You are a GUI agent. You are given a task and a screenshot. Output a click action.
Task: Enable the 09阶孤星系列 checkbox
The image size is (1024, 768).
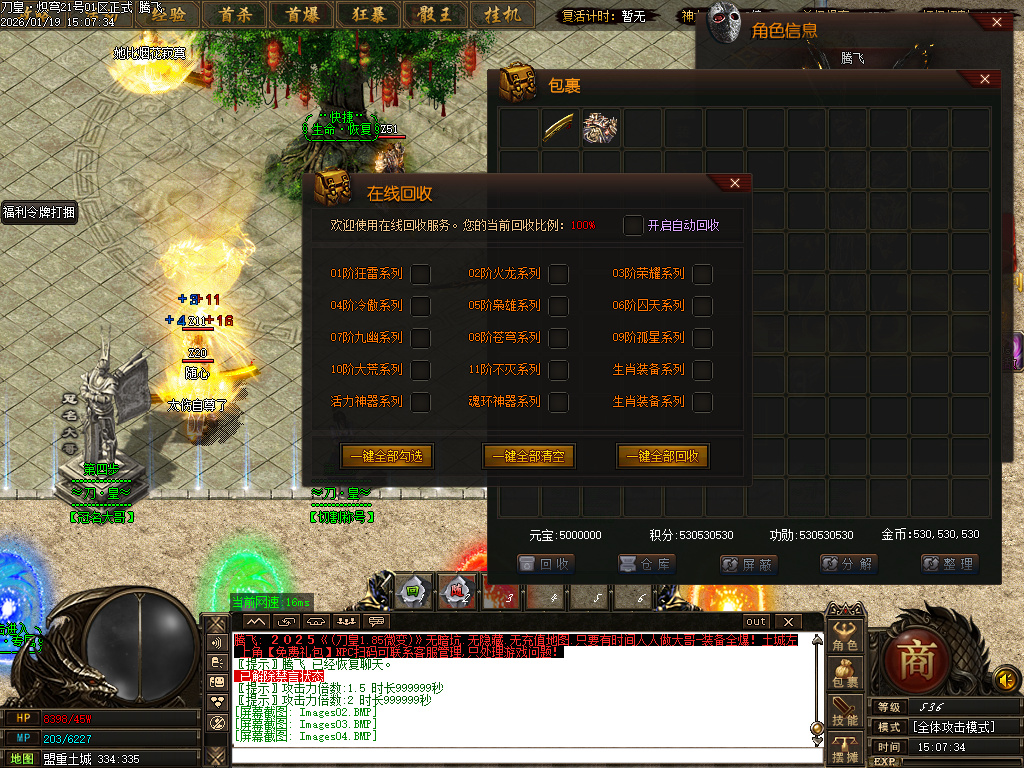click(703, 337)
